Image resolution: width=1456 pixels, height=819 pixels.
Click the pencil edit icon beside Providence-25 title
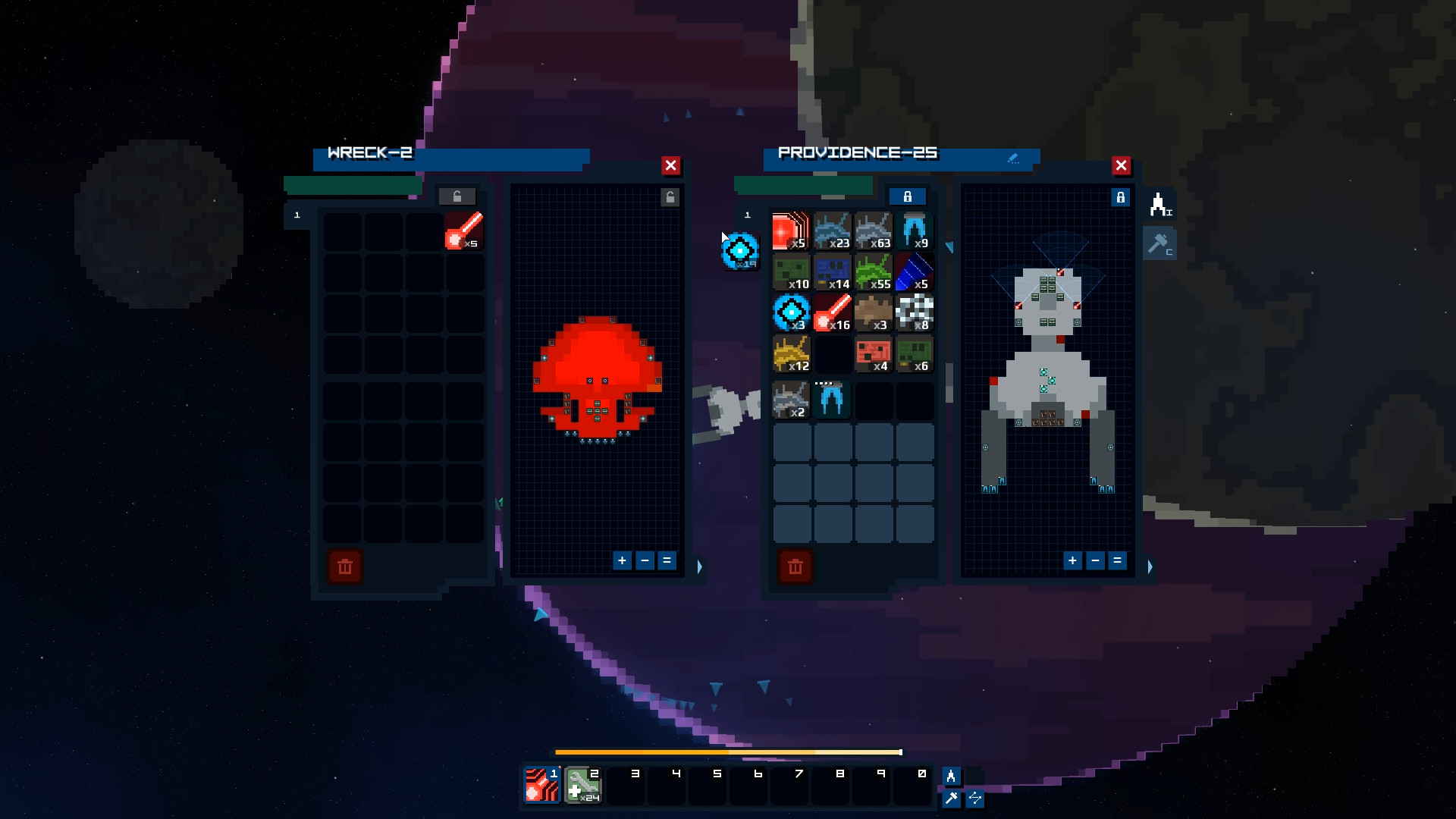(1014, 158)
